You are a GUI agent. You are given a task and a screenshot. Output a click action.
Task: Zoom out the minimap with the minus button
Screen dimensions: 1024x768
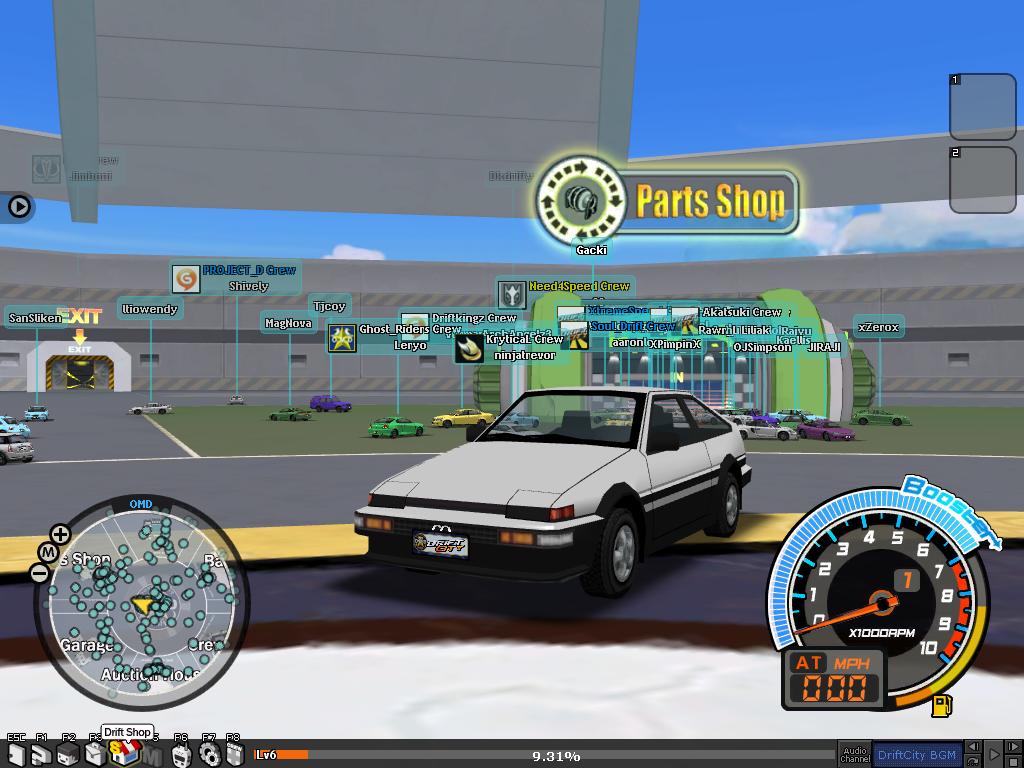tap(39, 573)
